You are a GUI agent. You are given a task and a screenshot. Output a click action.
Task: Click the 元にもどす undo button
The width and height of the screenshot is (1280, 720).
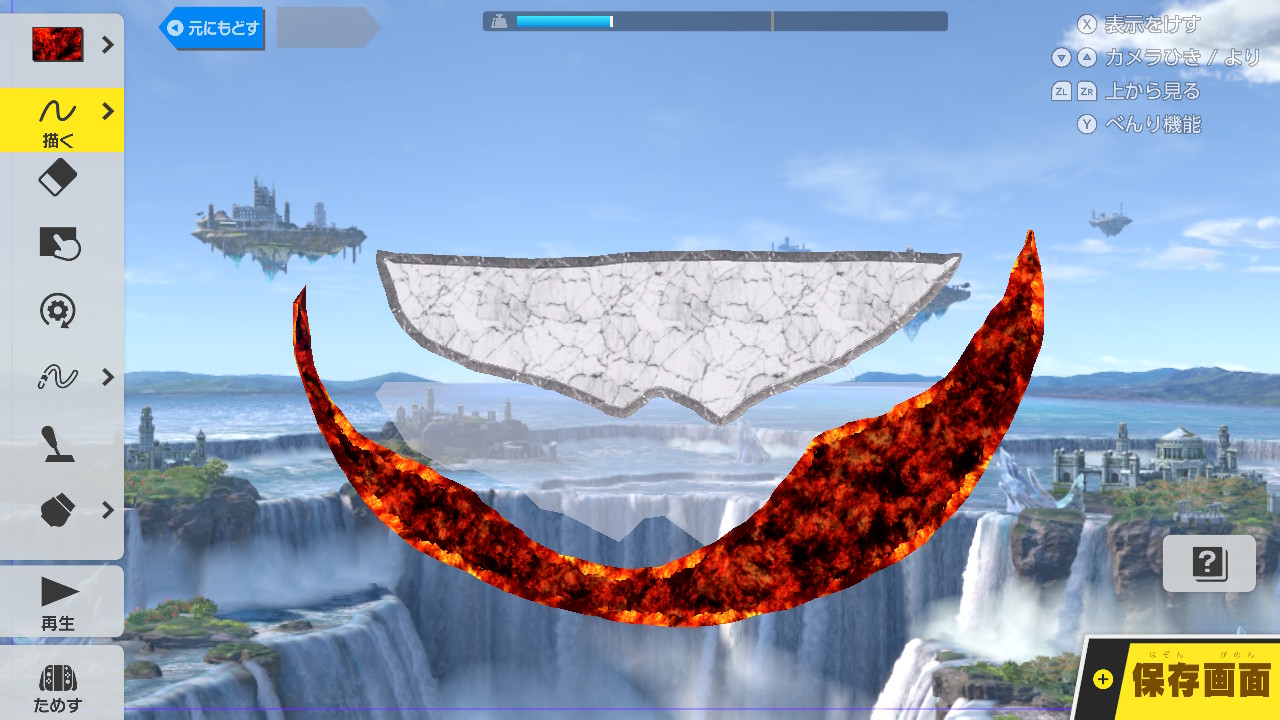click(212, 29)
